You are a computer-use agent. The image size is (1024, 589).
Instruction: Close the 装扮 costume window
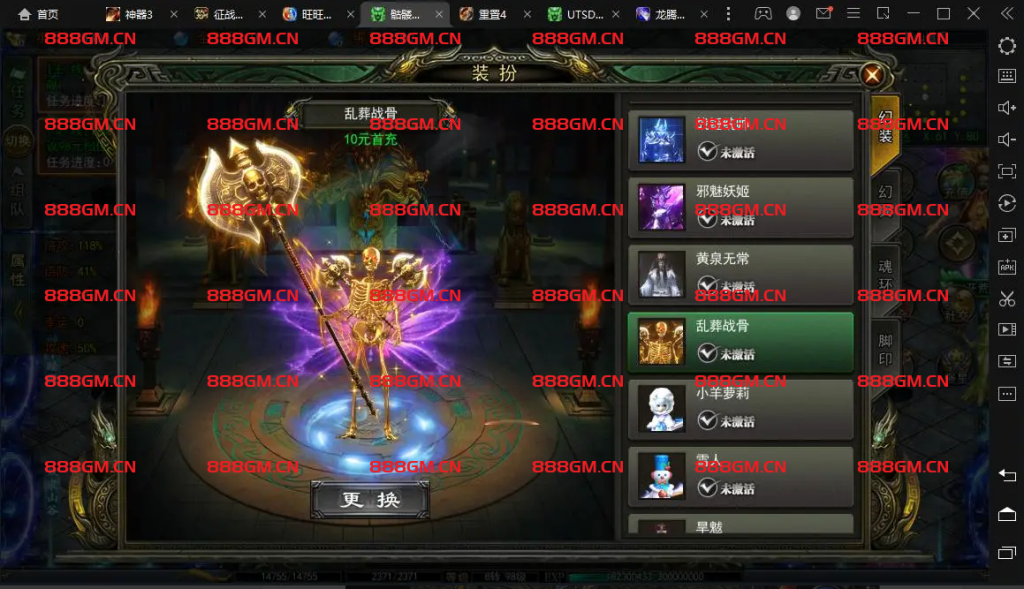click(x=872, y=75)
